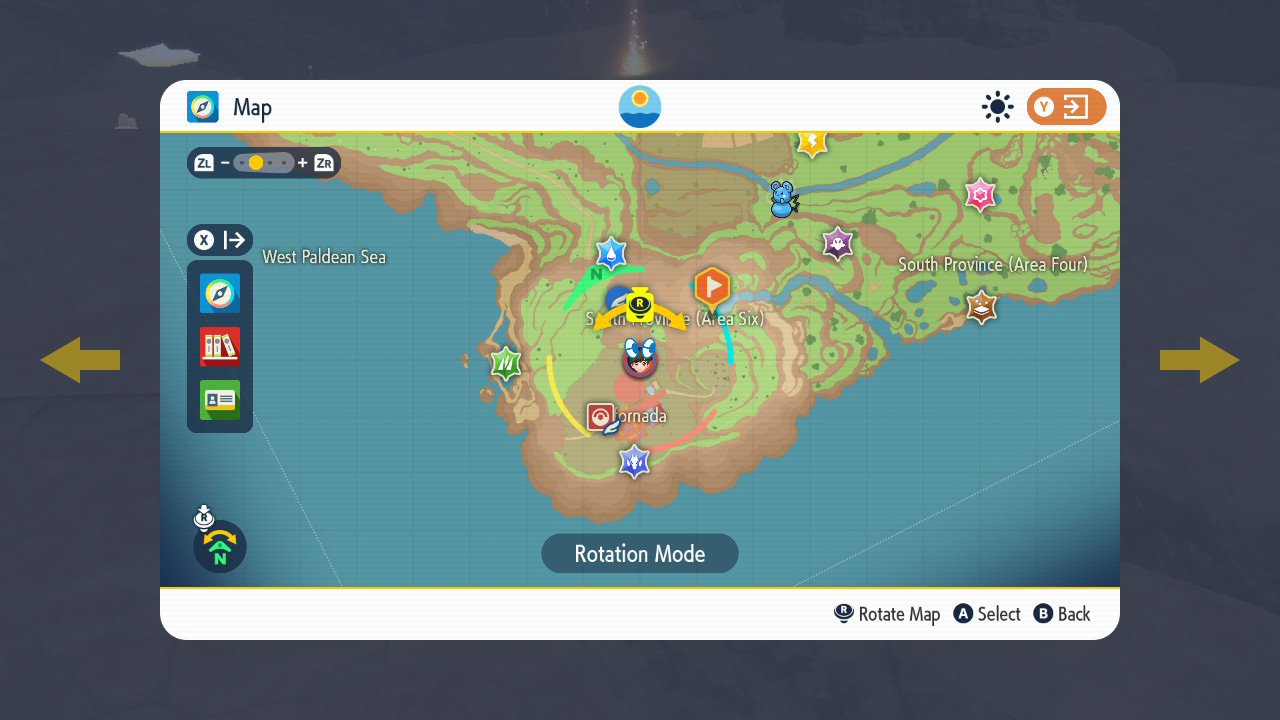1280x720 pixels.
Task: Select the compass Map icon in the sidebar
Action: pyautogui.click(x=219, y=293)
